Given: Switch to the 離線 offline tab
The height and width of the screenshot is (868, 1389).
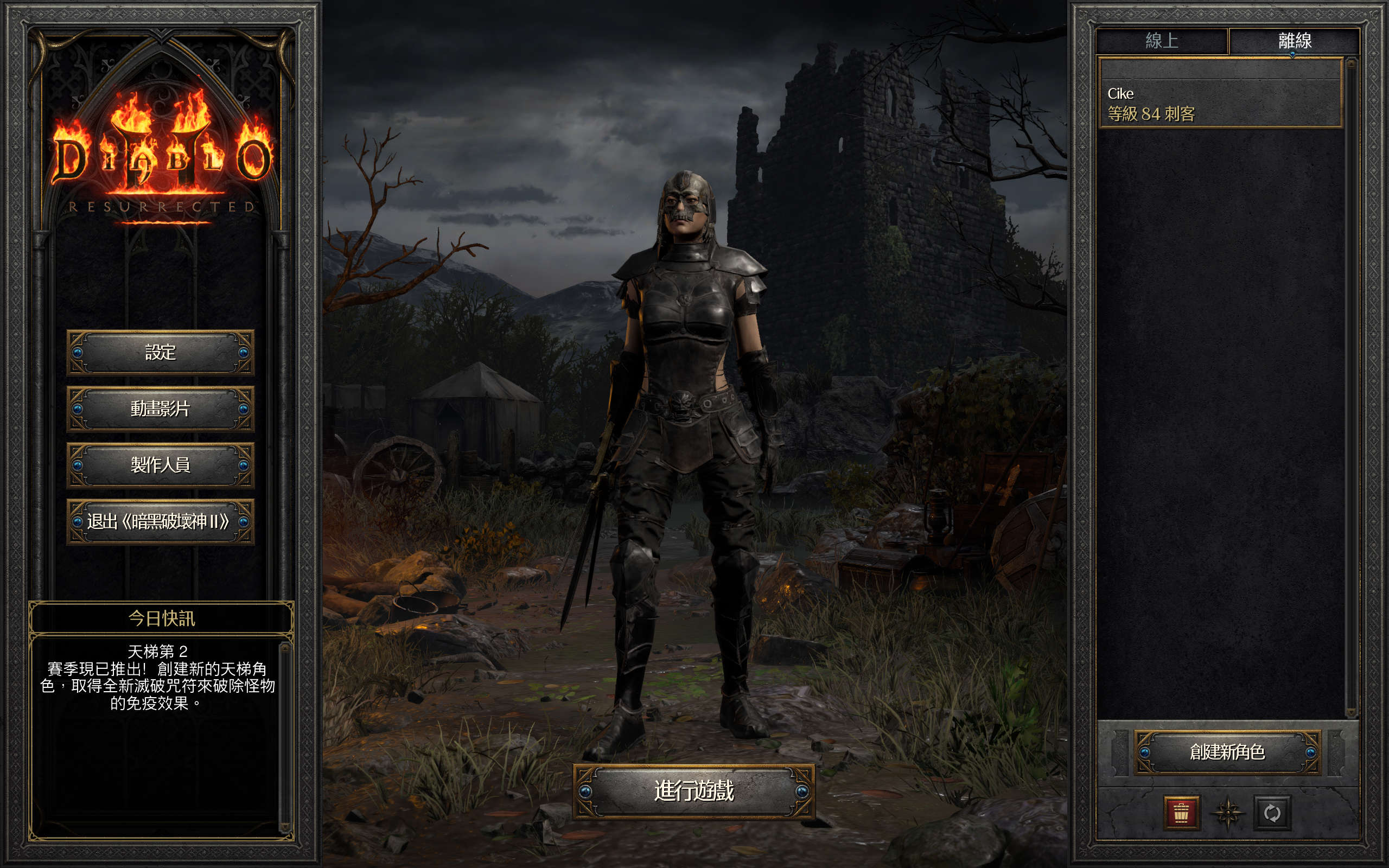Looking at the screenshot, I should tap(1294, 41).
